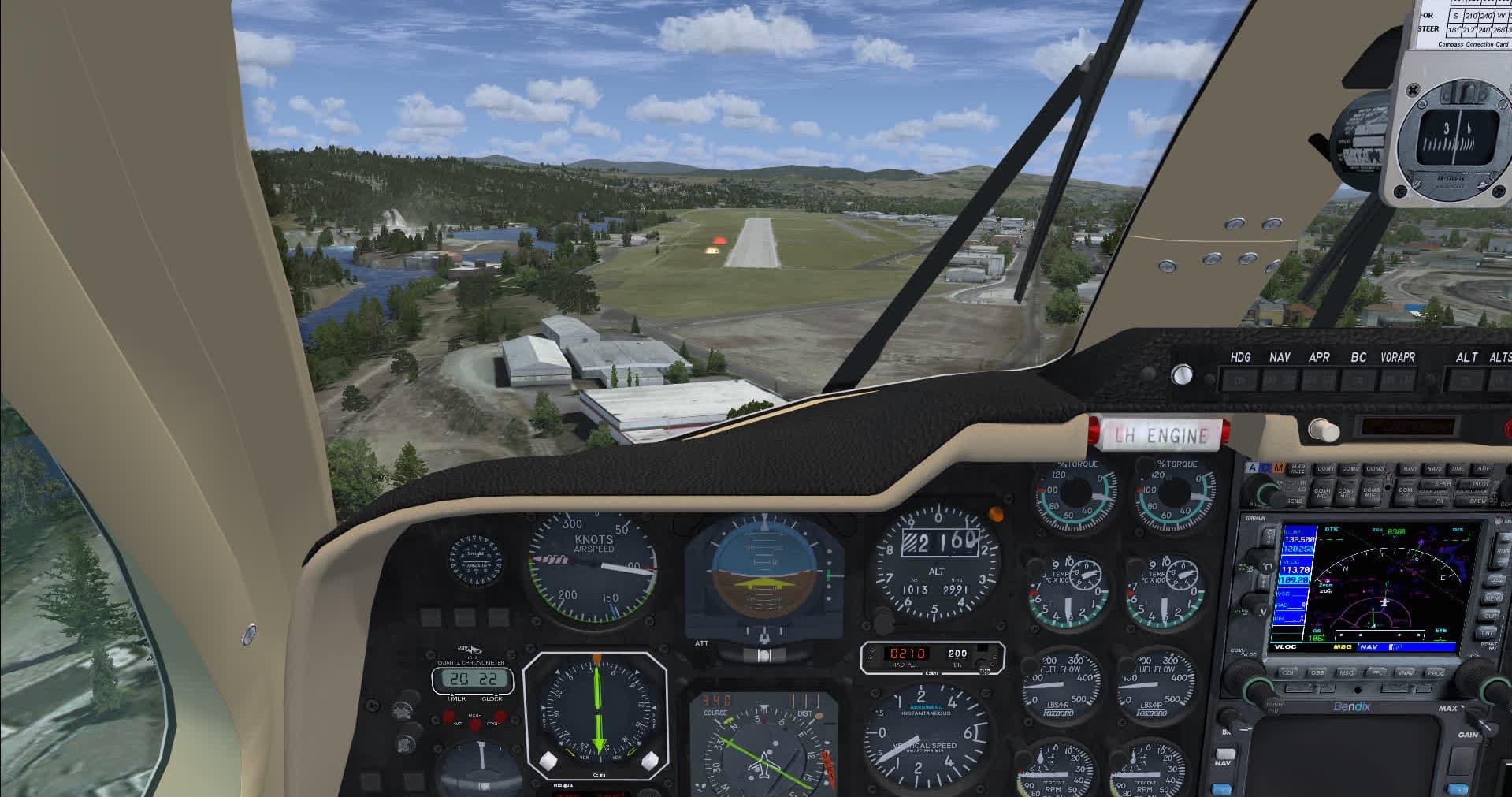Toggle the GPS CDI button

pos(1288,672)
